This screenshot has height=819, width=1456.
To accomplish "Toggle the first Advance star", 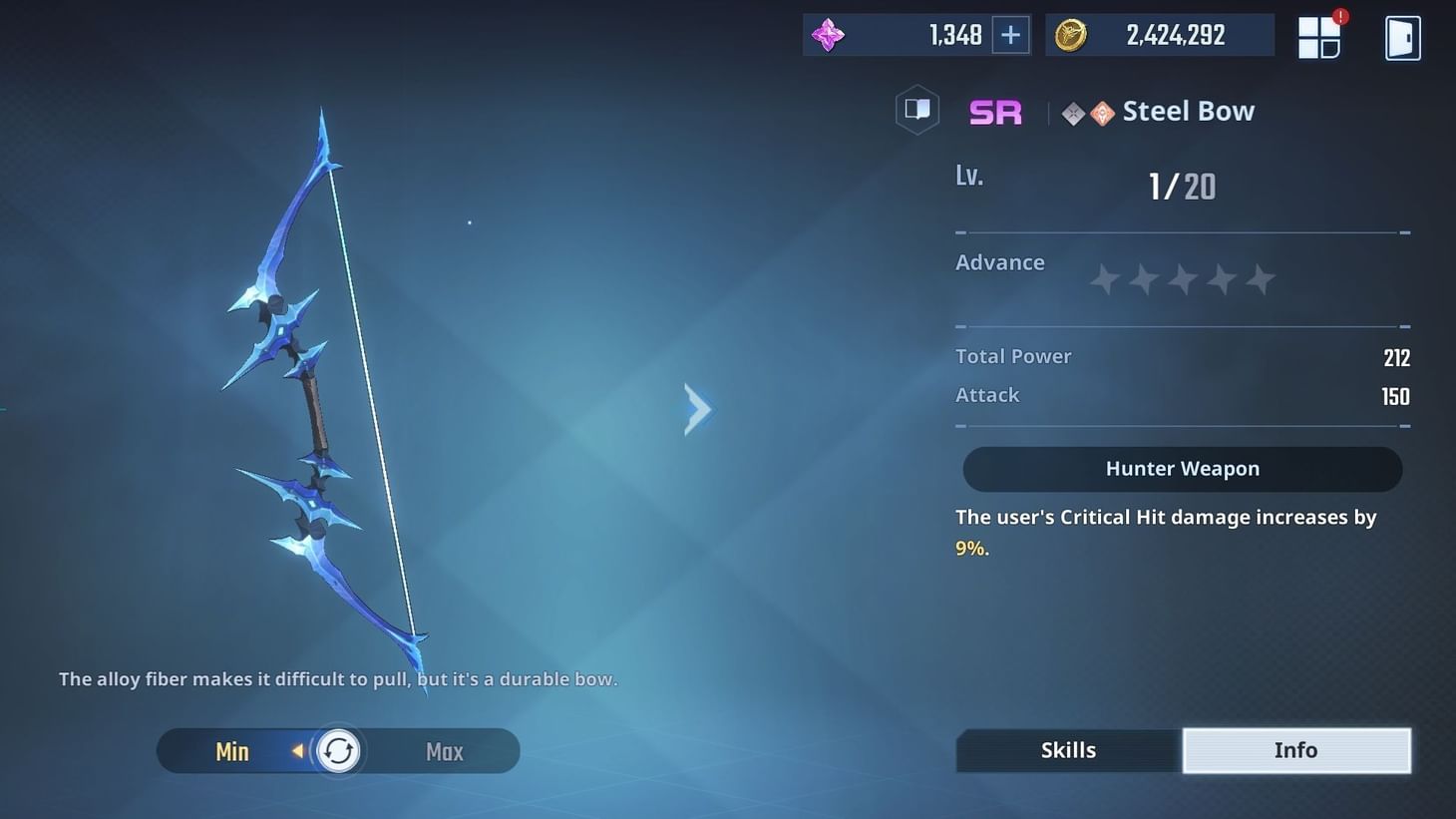I will (1104, 279).
